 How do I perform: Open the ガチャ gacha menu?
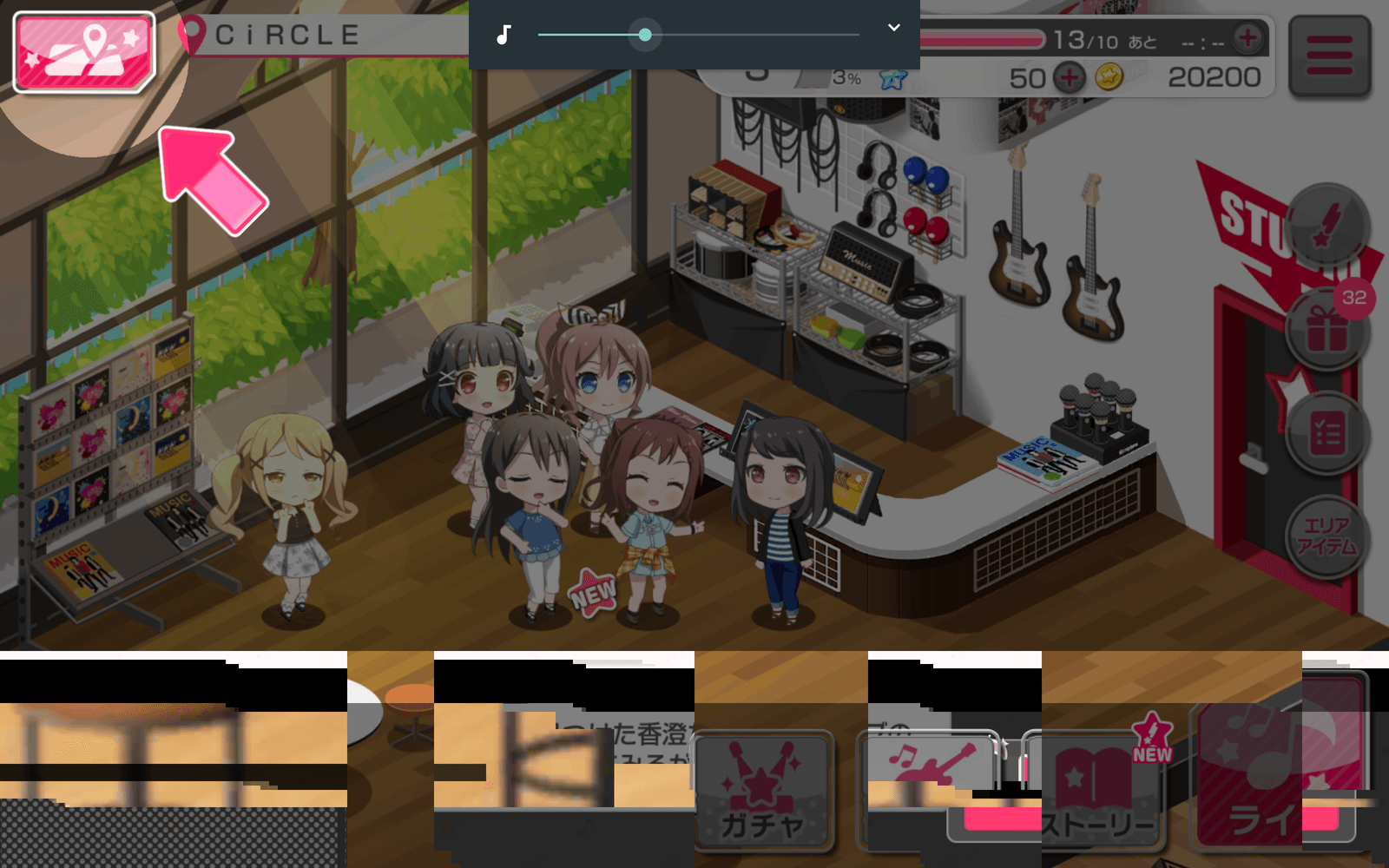(762, 792)
